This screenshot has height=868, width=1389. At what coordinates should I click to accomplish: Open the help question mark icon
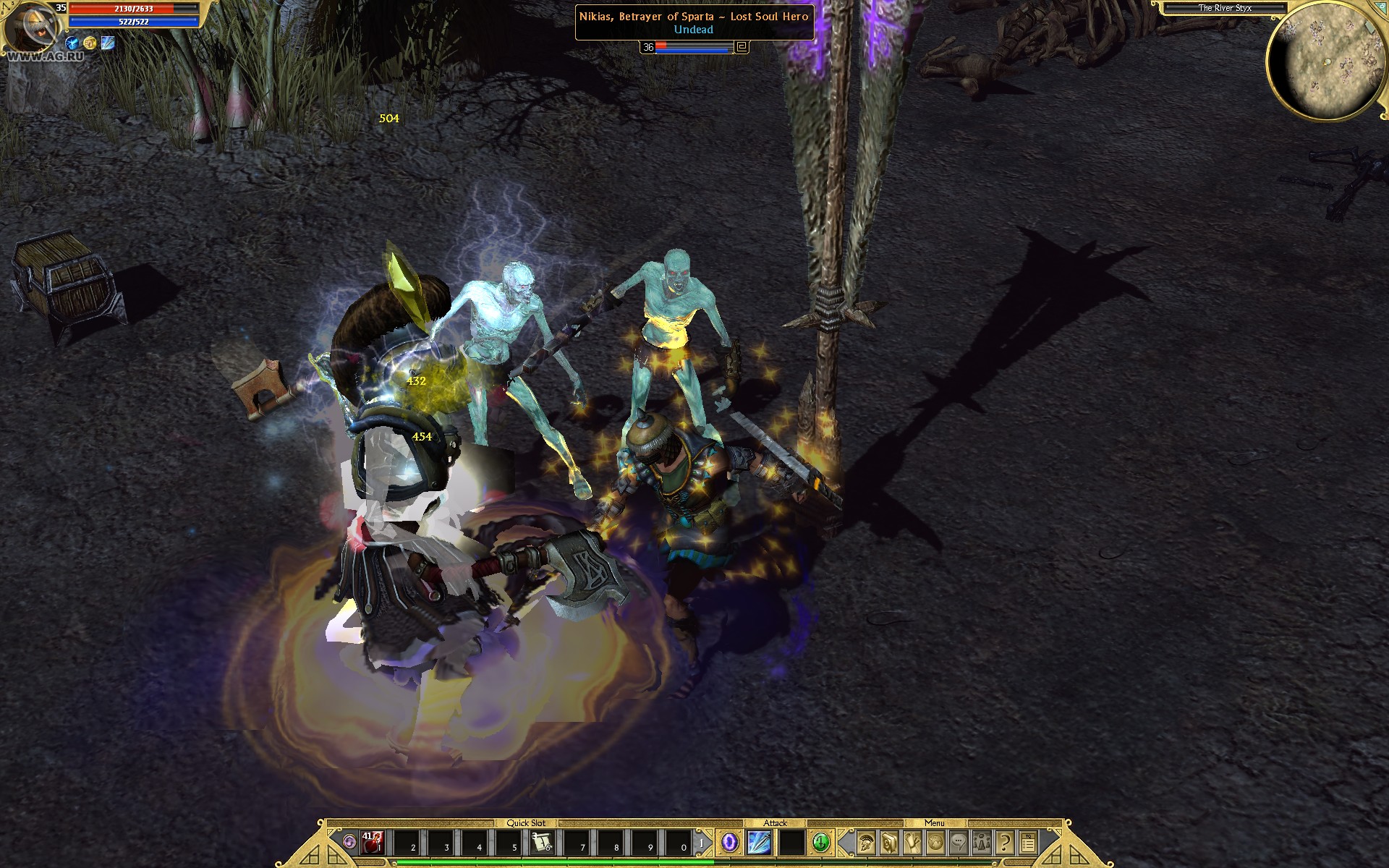click(1004, 843)
